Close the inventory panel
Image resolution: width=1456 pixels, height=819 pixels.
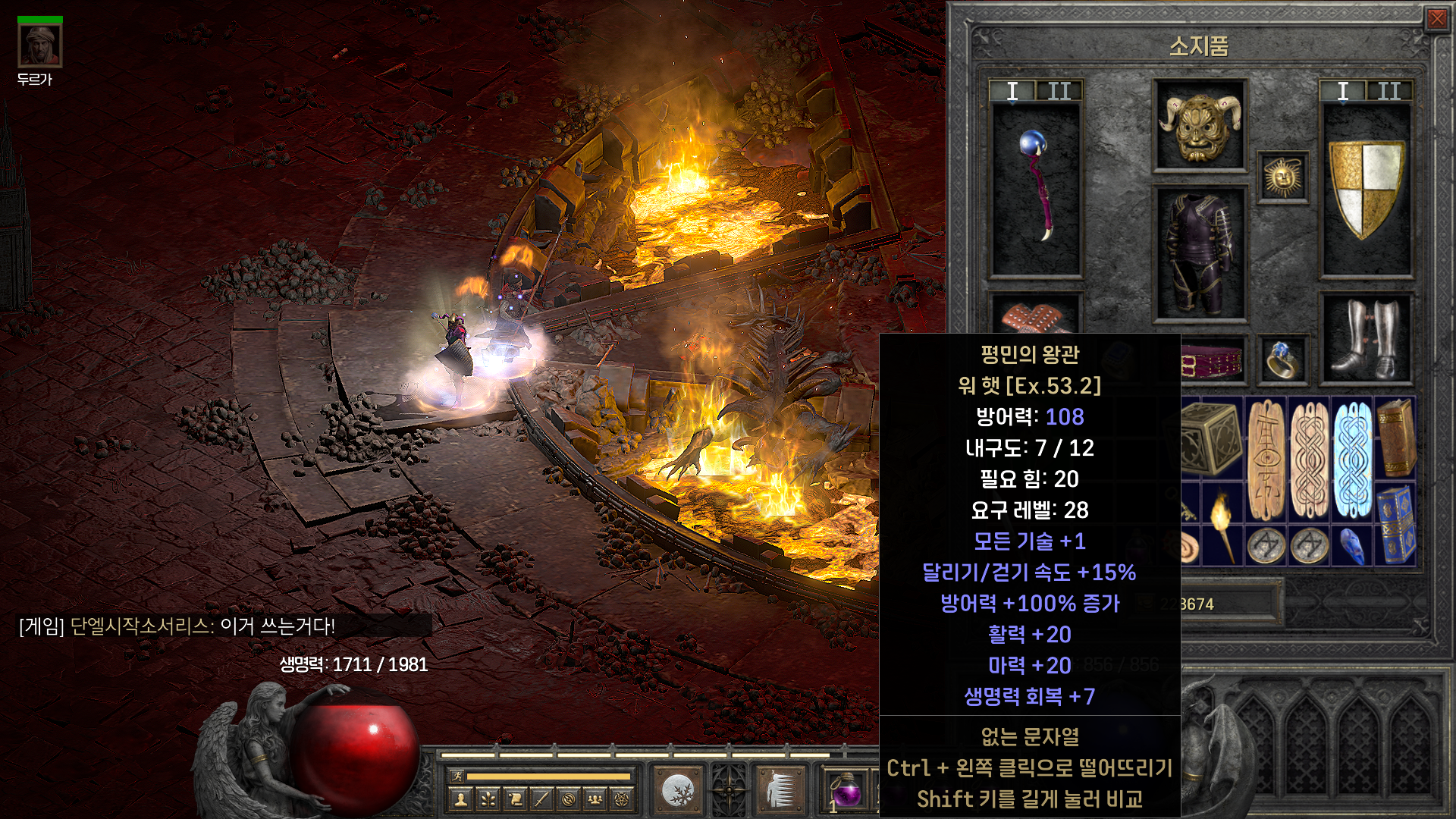[1436, 18]
